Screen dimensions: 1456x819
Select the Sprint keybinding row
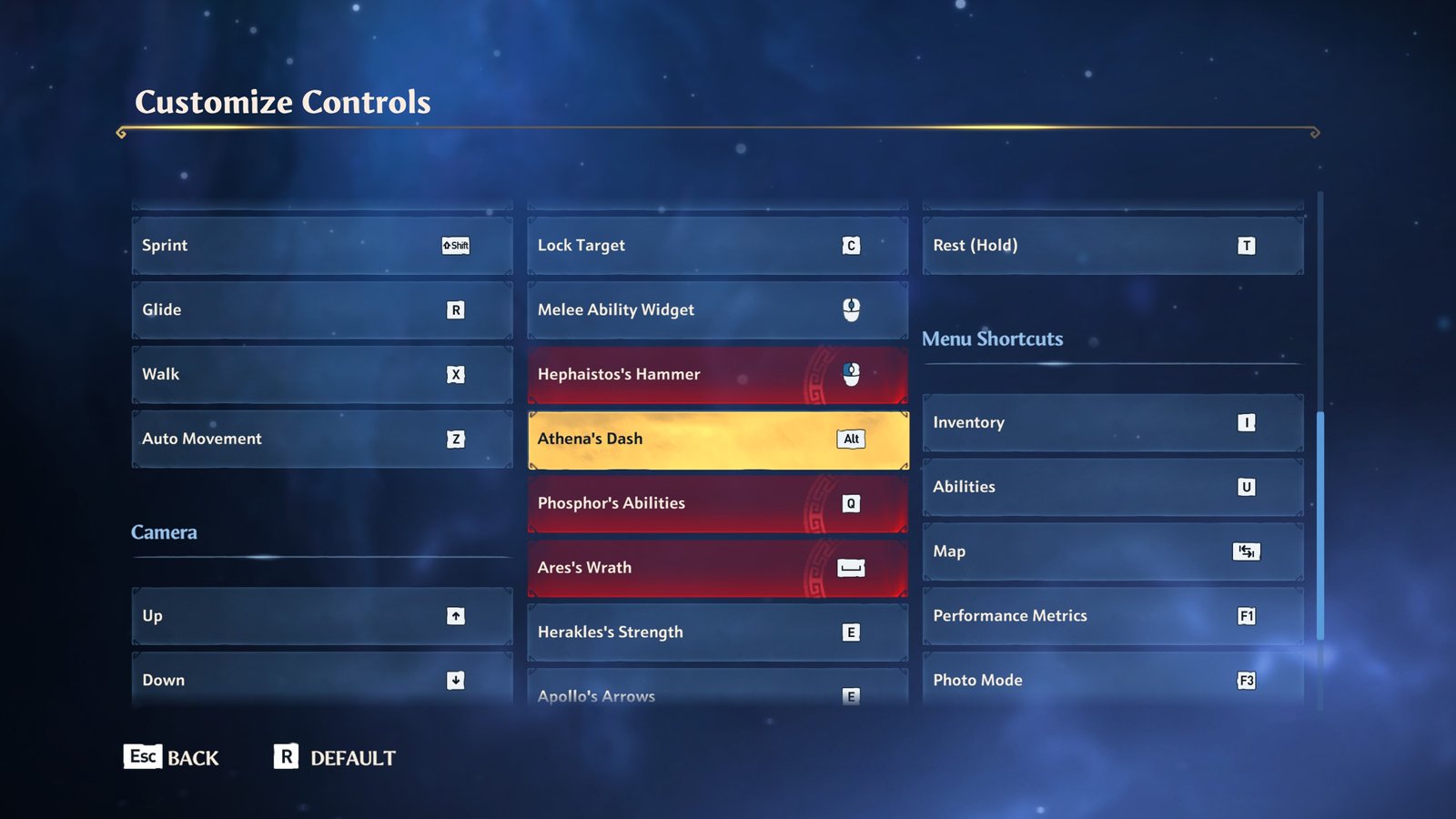coord(322,246)
